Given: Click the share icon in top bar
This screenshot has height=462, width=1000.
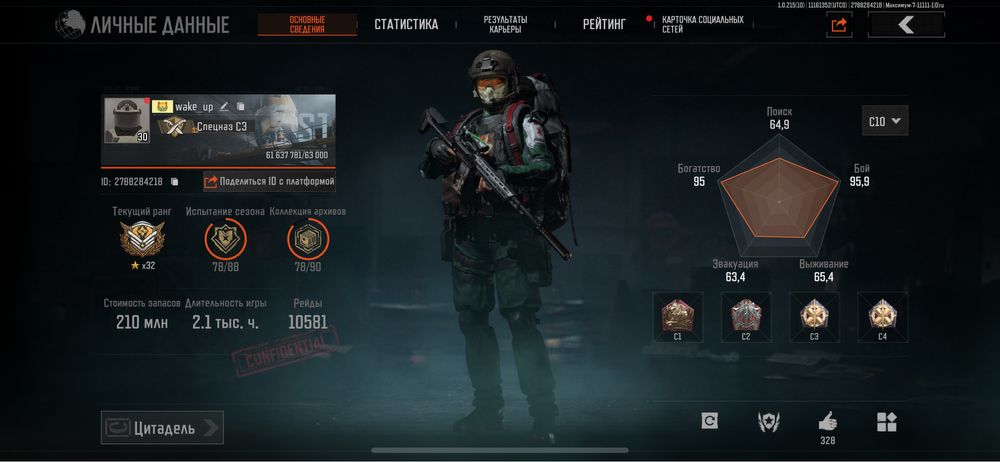Looking at the screenshot, I should click(x=839, y=26).
